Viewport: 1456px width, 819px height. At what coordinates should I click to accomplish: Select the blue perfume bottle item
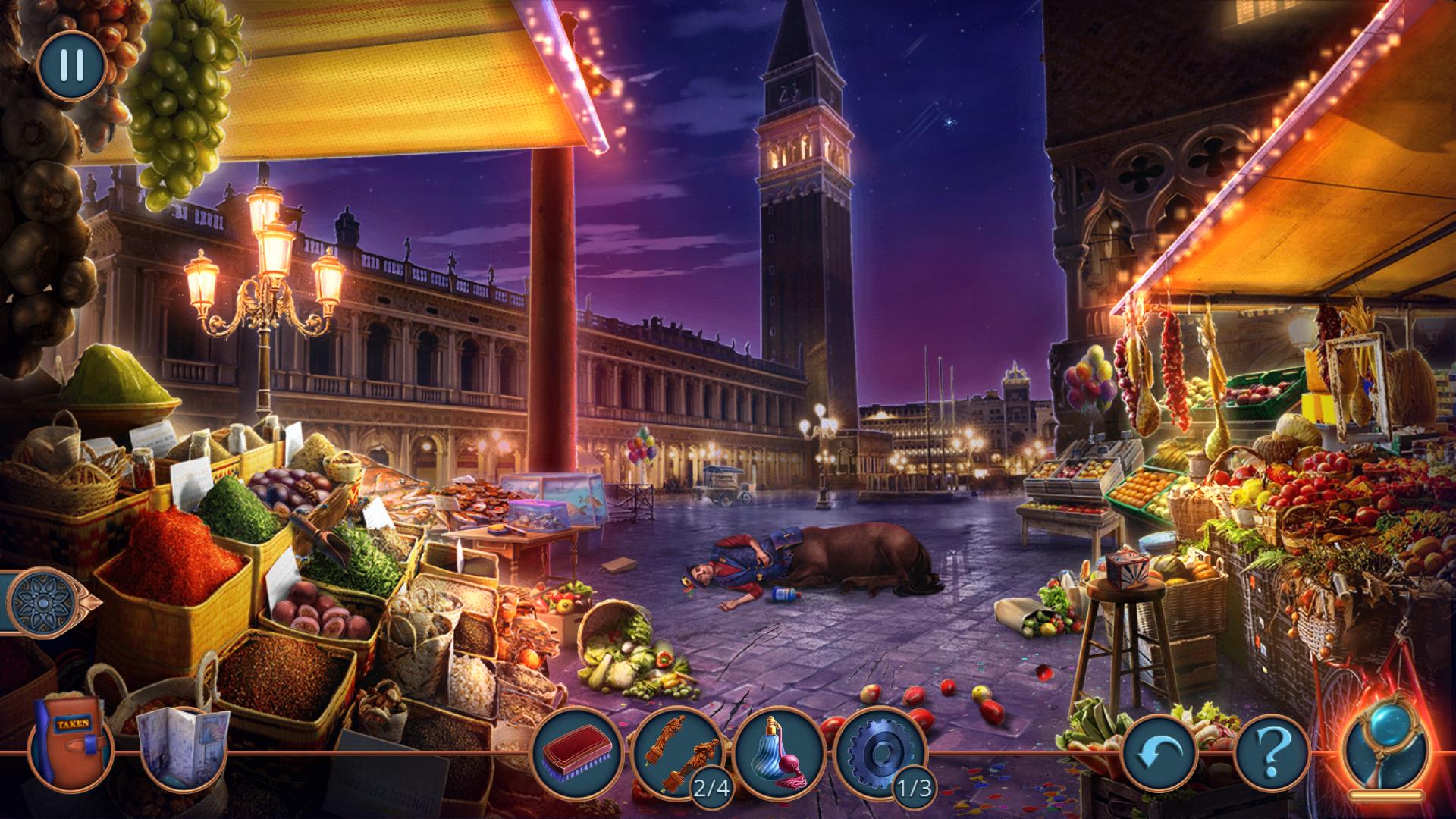point(779,752)
